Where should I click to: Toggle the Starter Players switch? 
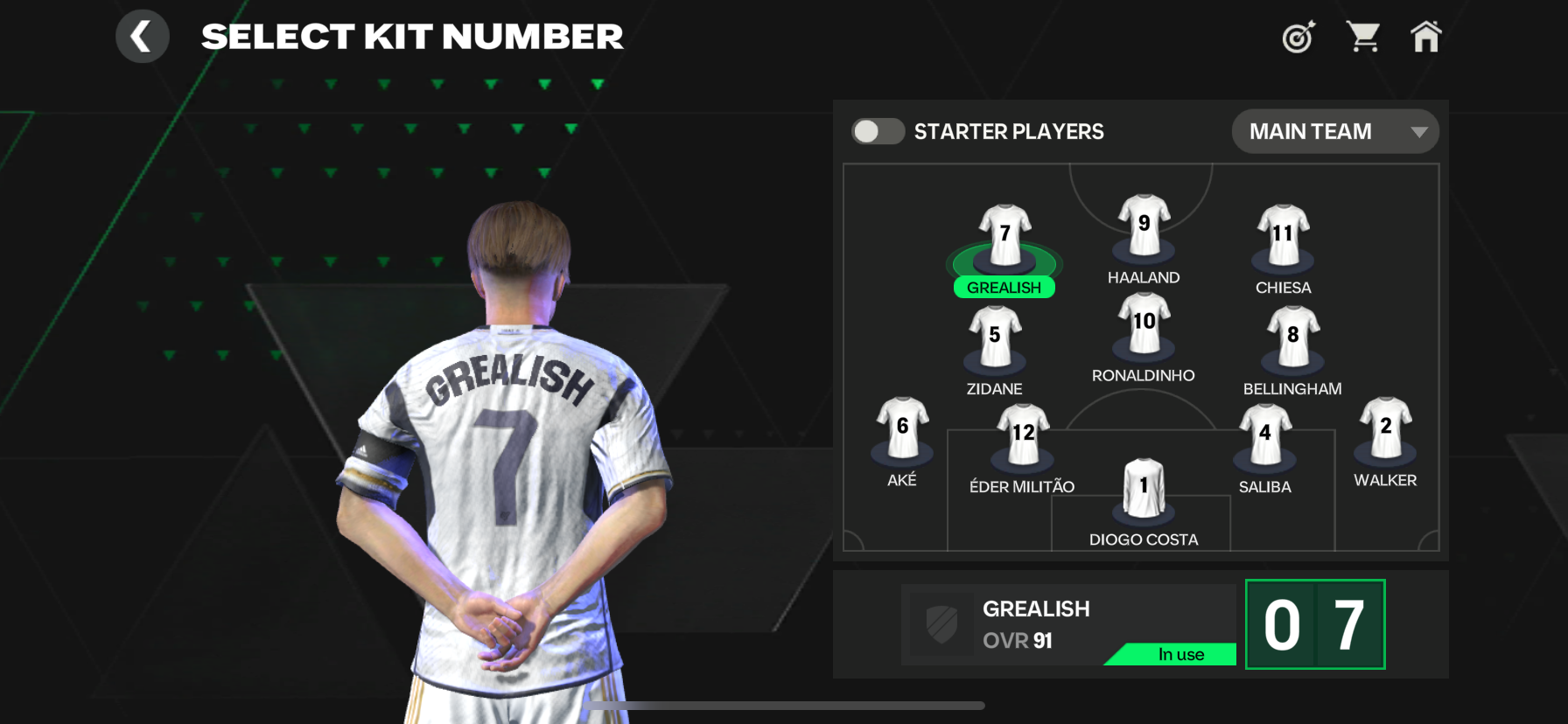point(878,131)
